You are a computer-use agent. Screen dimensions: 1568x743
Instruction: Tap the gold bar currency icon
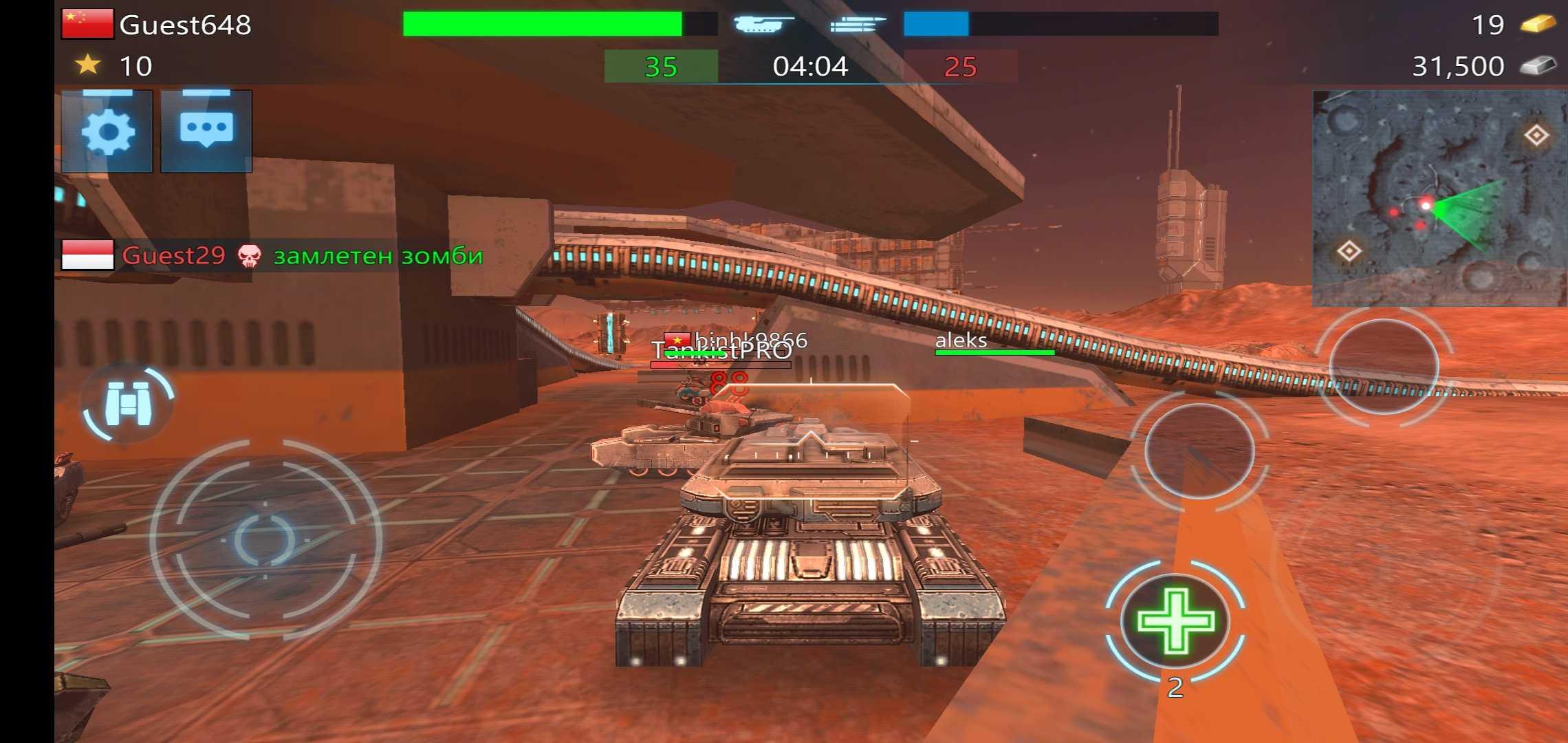(1542, 25)
